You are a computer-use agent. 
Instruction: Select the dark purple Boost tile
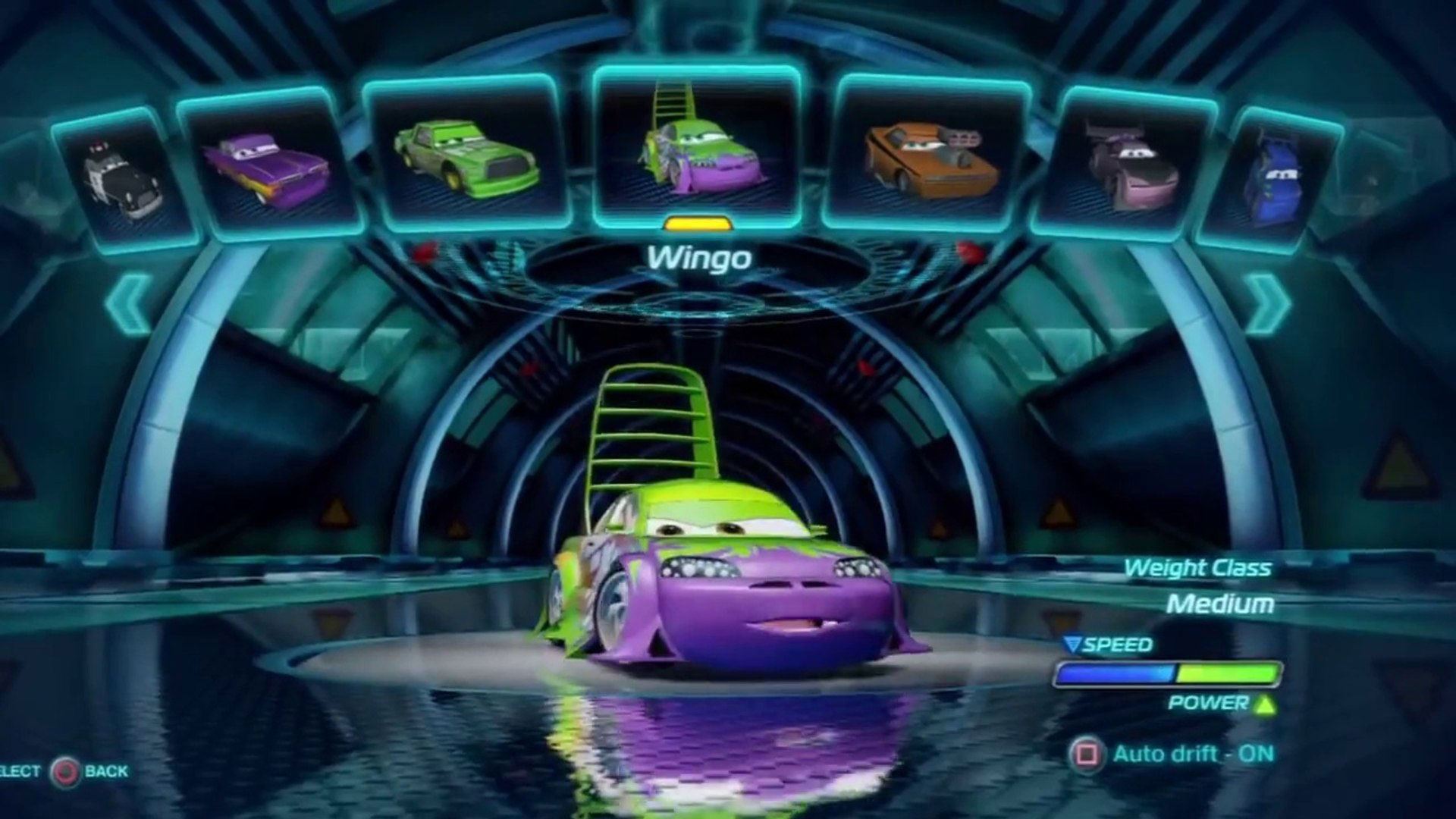tap(1130, 165)
